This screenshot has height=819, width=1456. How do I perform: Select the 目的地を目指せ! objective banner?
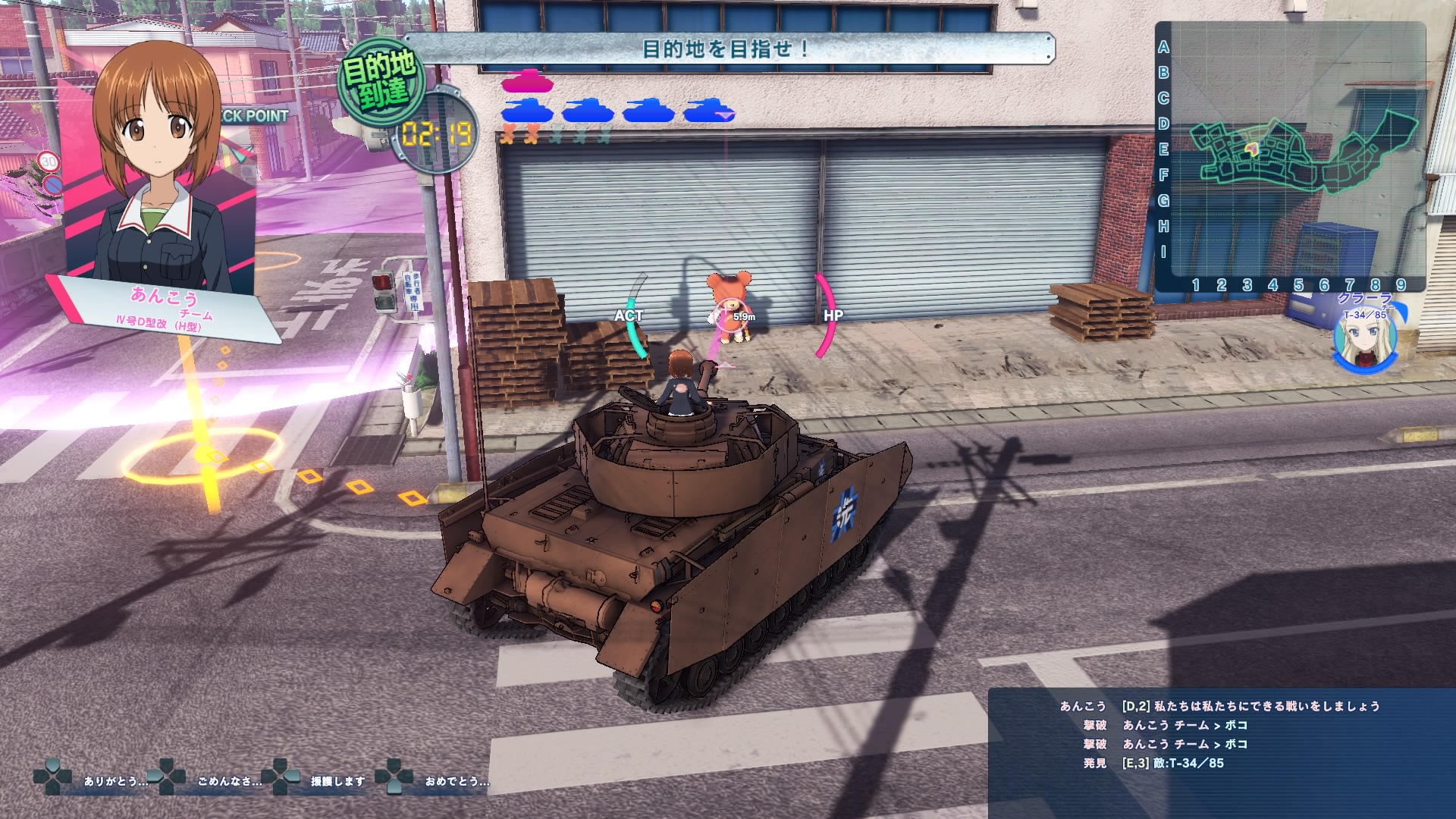pos(726,49)
